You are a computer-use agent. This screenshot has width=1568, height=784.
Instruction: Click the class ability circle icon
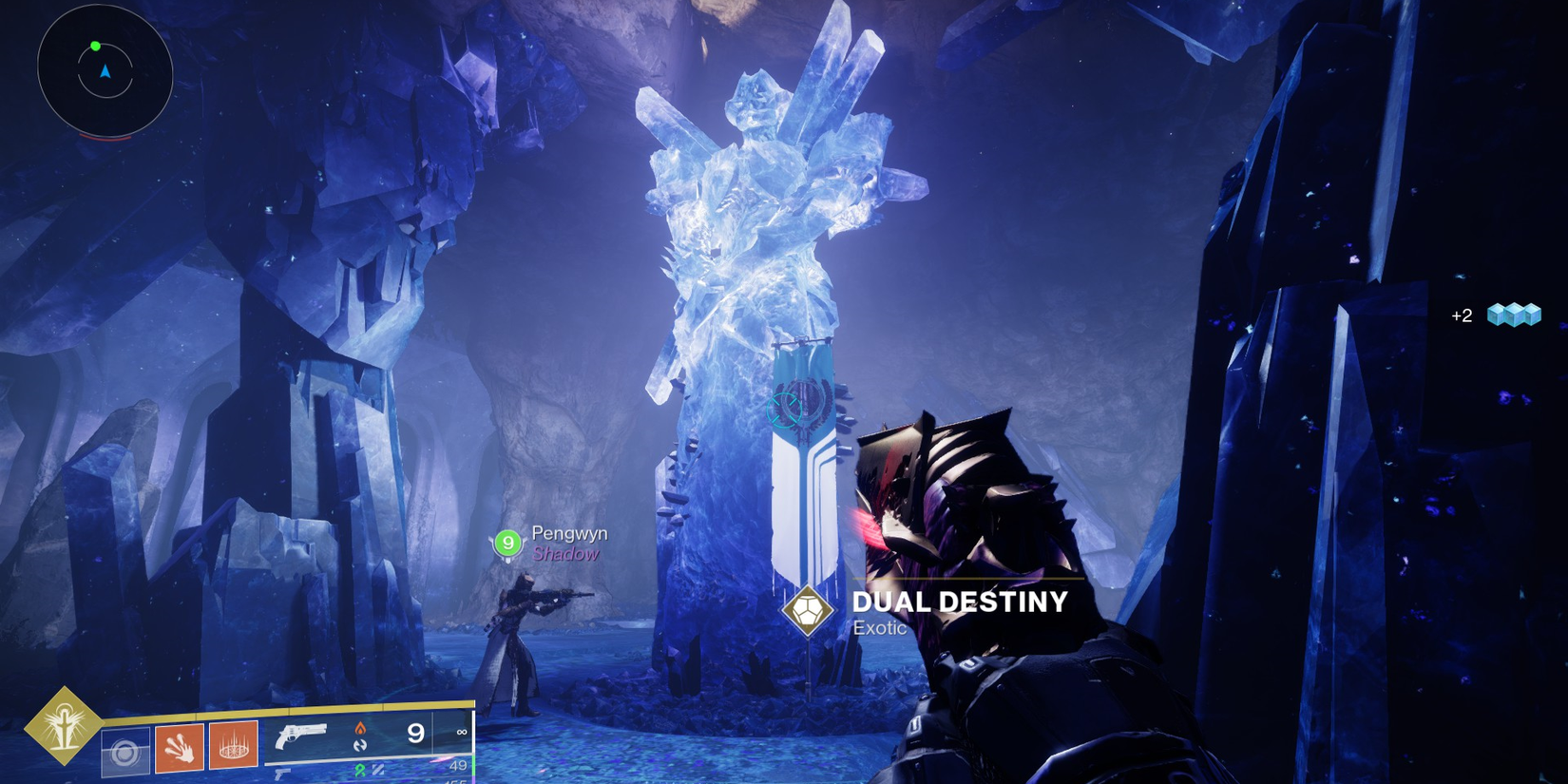pos(126,751)
